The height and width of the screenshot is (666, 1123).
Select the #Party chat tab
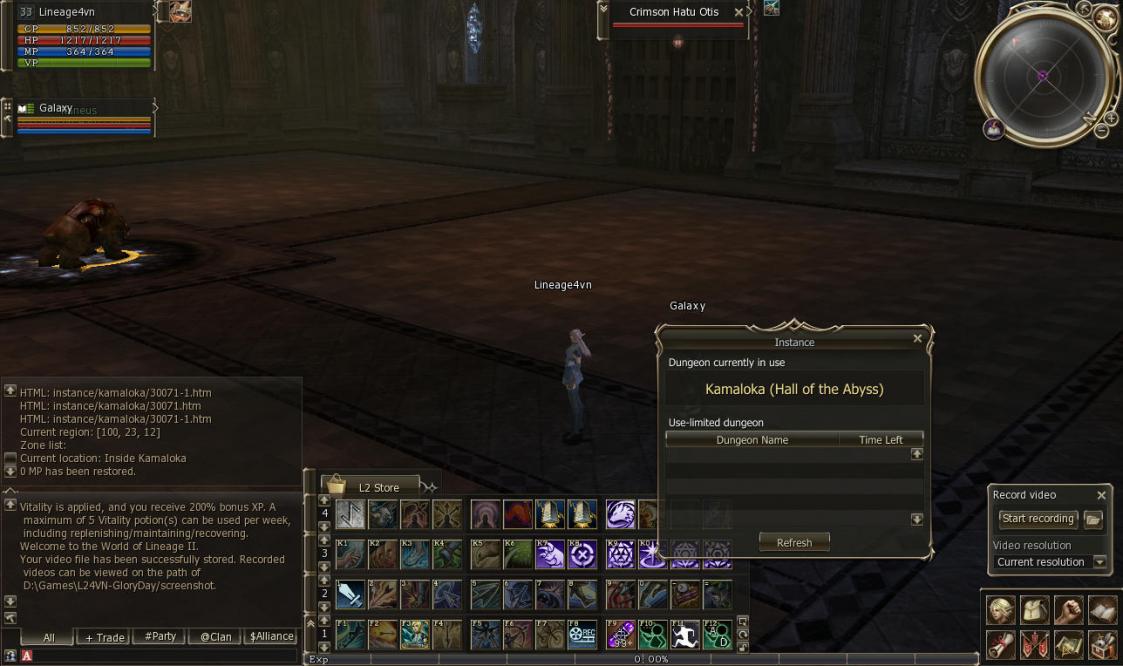160,636
